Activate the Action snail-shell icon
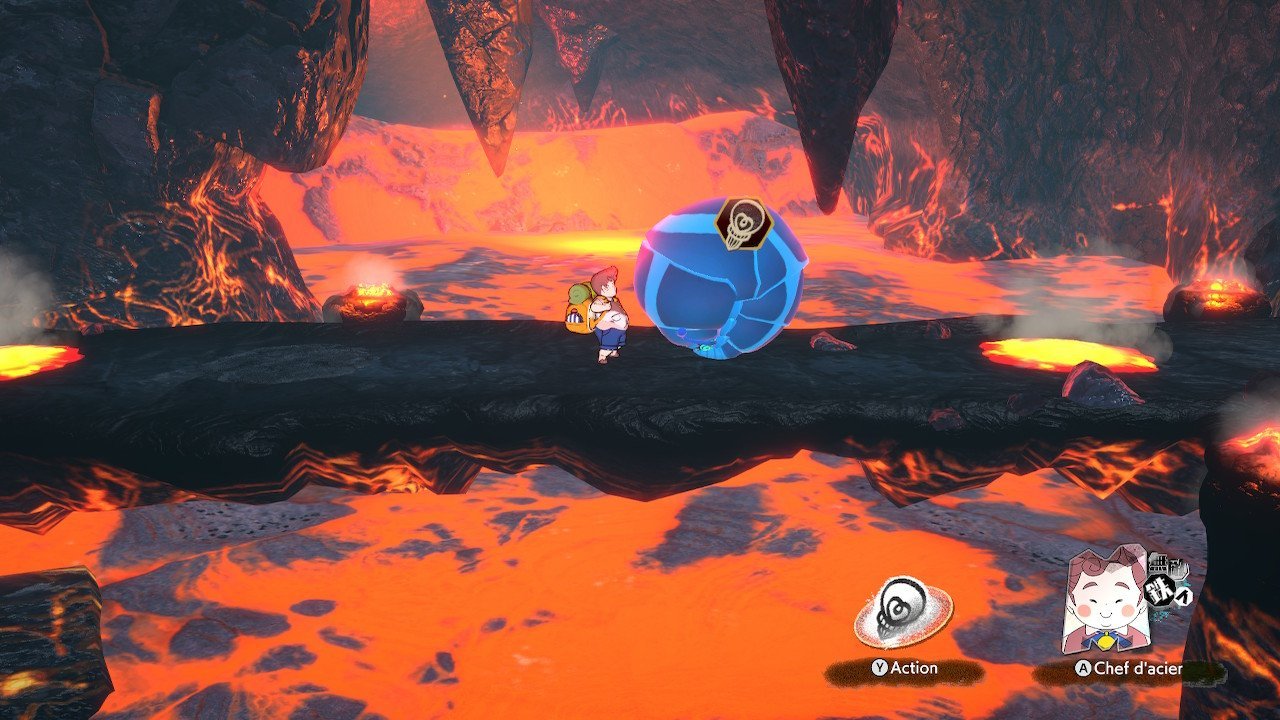Viewport: 1280px width, 720px height. pyautogui.click(x=903, y=612)
